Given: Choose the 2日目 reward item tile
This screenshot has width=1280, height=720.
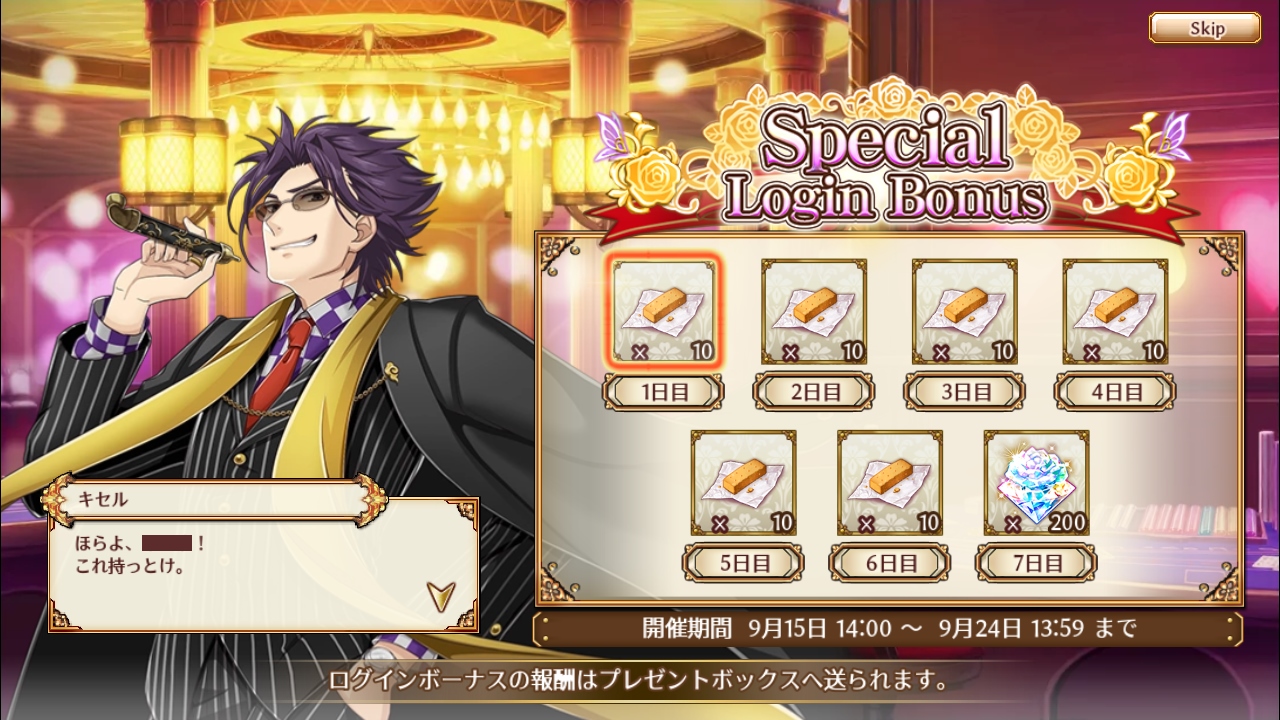Looking at the screenshot, I should [x=814, y=311].
